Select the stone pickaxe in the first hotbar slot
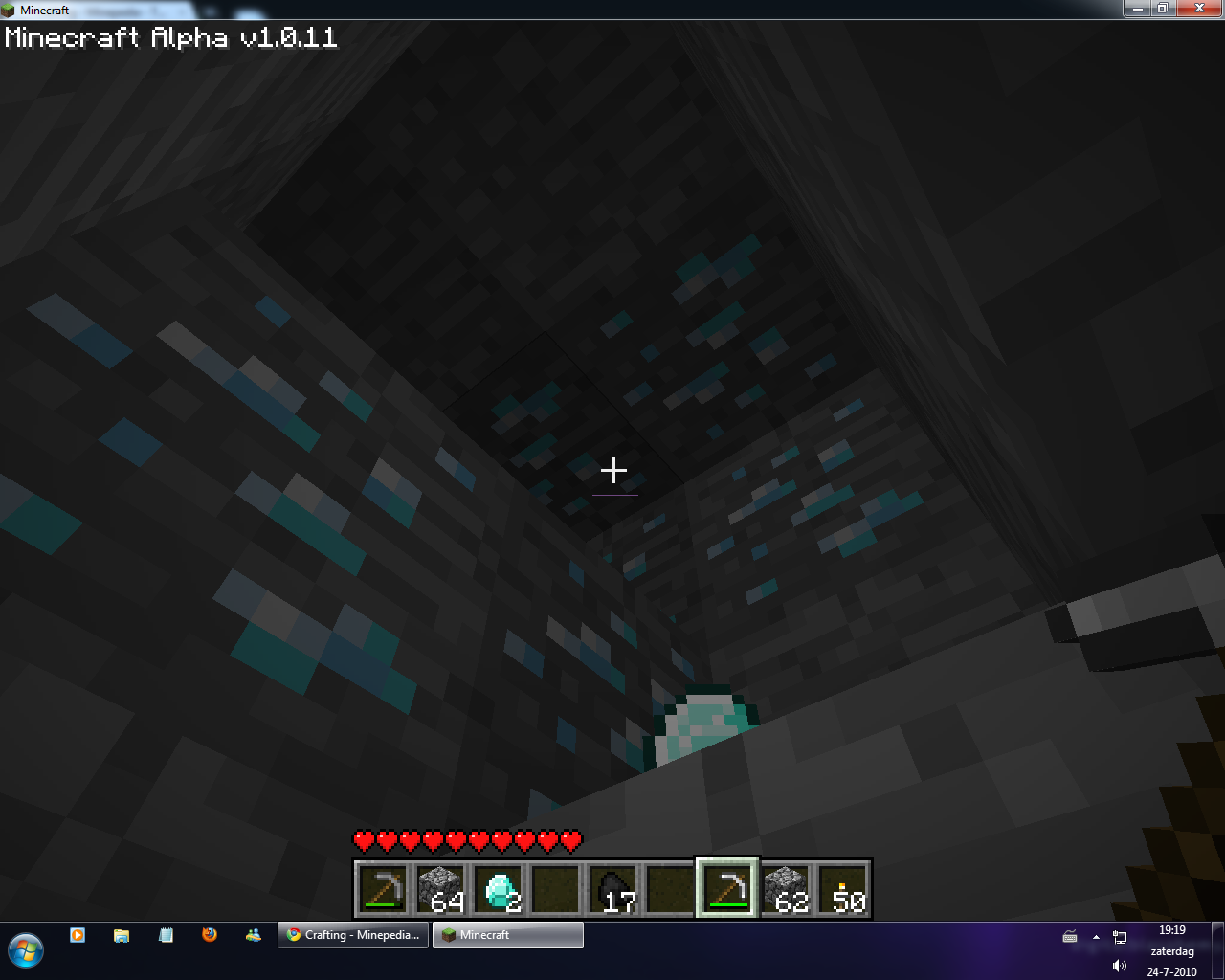This screenshot has width=1225, height=980. 384,887
